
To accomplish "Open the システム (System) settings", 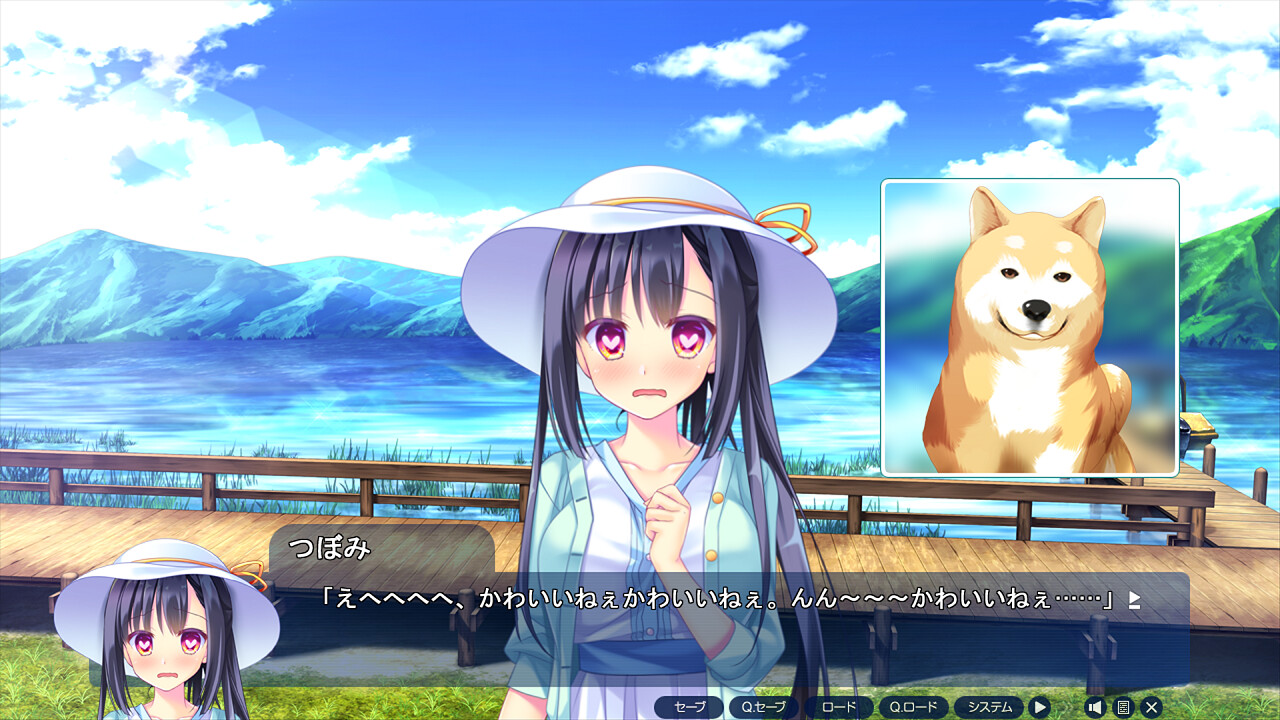I will 989,707.
